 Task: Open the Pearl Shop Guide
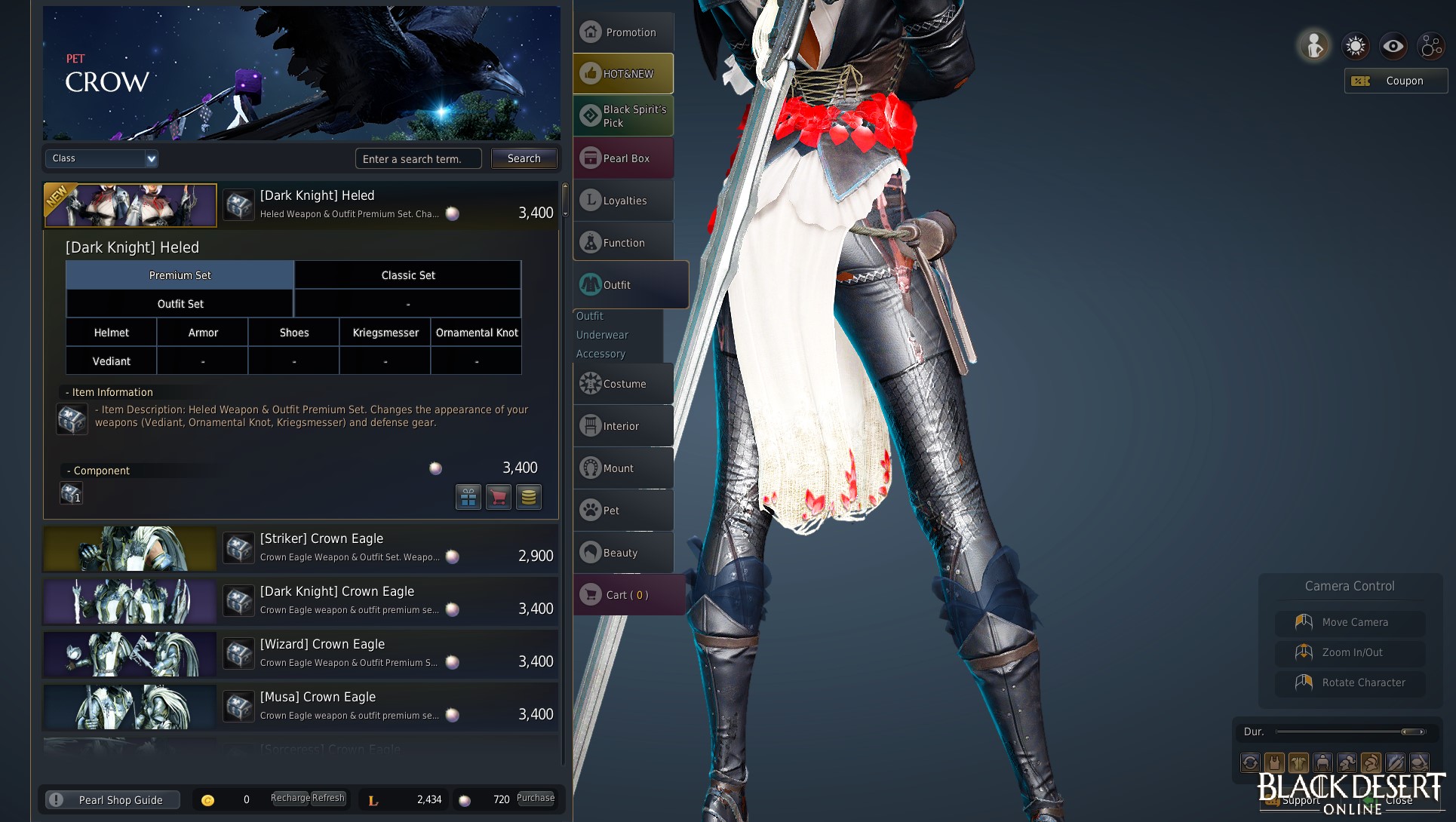coord(113,800)
